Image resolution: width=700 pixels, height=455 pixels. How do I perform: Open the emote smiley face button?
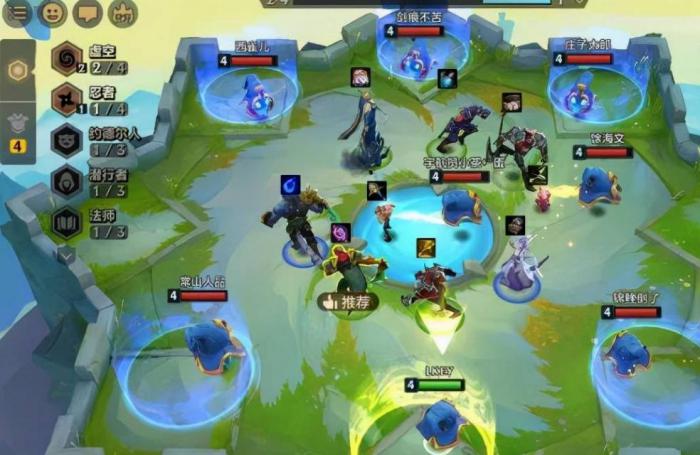point(52,12)
